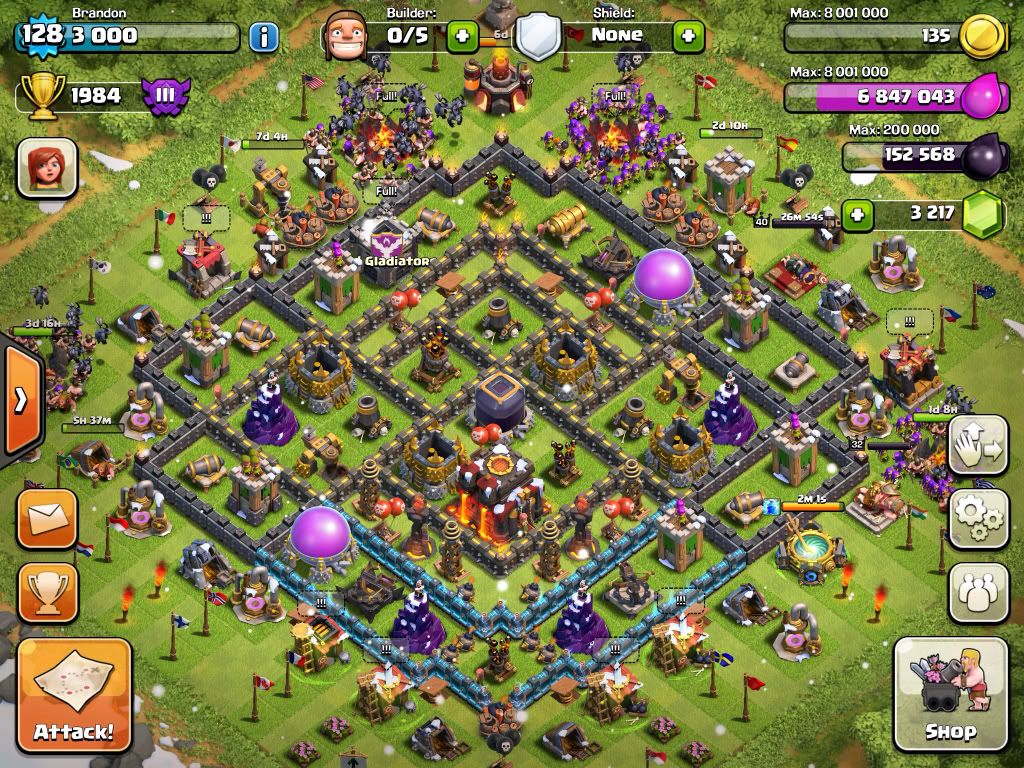Open the friends list people button
The height and width of the screenshot is (768, 1024).
pyautogui.click(x=978, y=592)
